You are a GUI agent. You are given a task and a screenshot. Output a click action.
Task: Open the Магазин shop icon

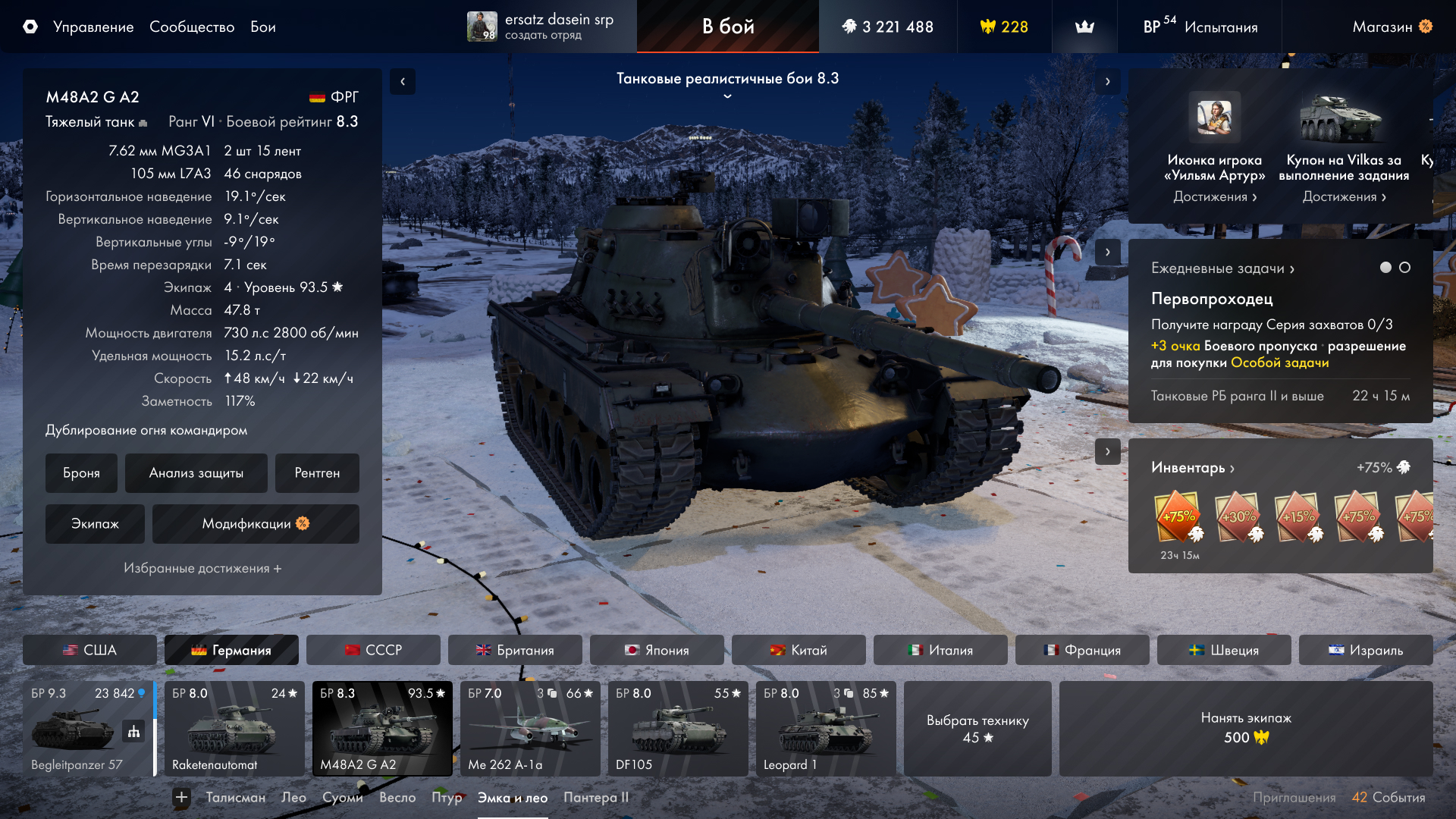point(1427,27)
